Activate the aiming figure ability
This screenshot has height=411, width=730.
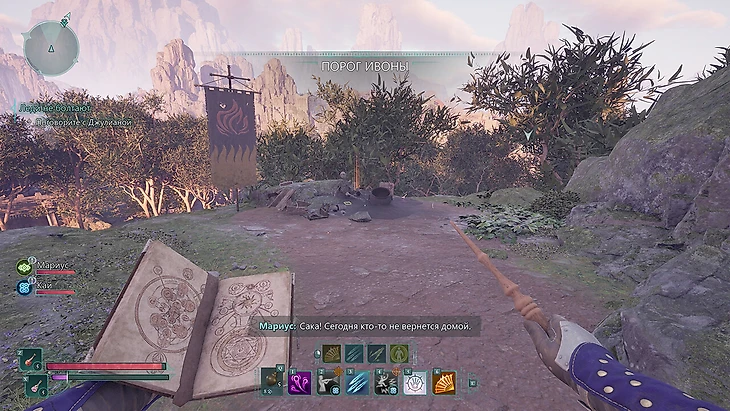[x=327, y=381]
